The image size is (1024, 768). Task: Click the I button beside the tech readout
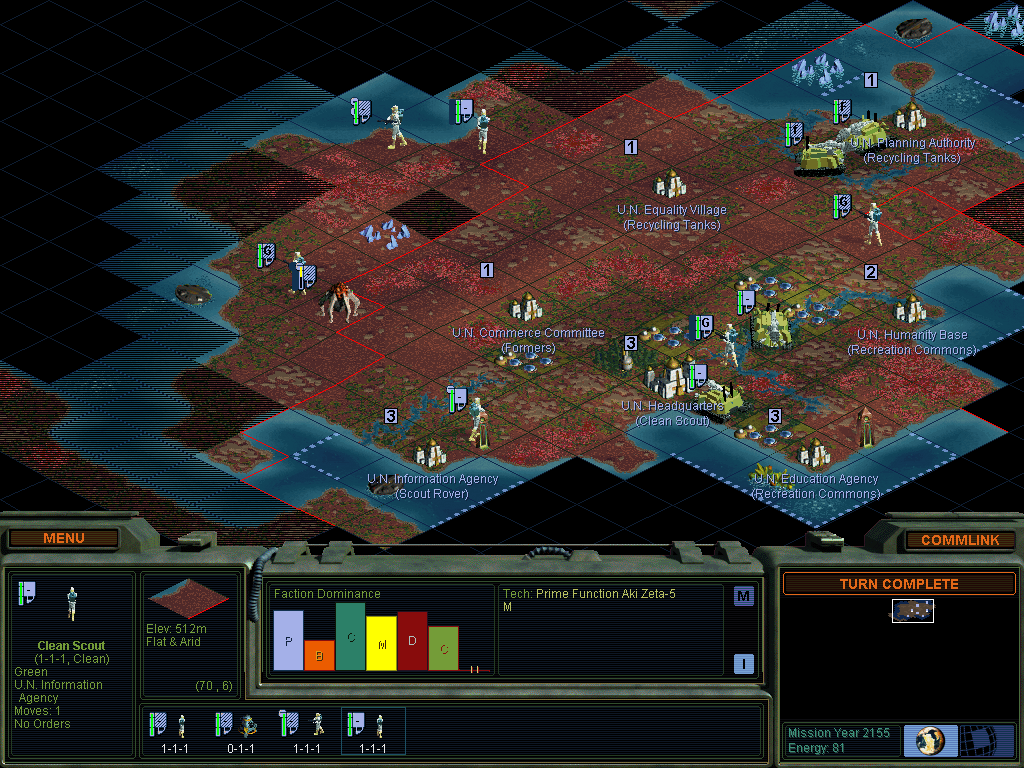[x=743, y=663]
